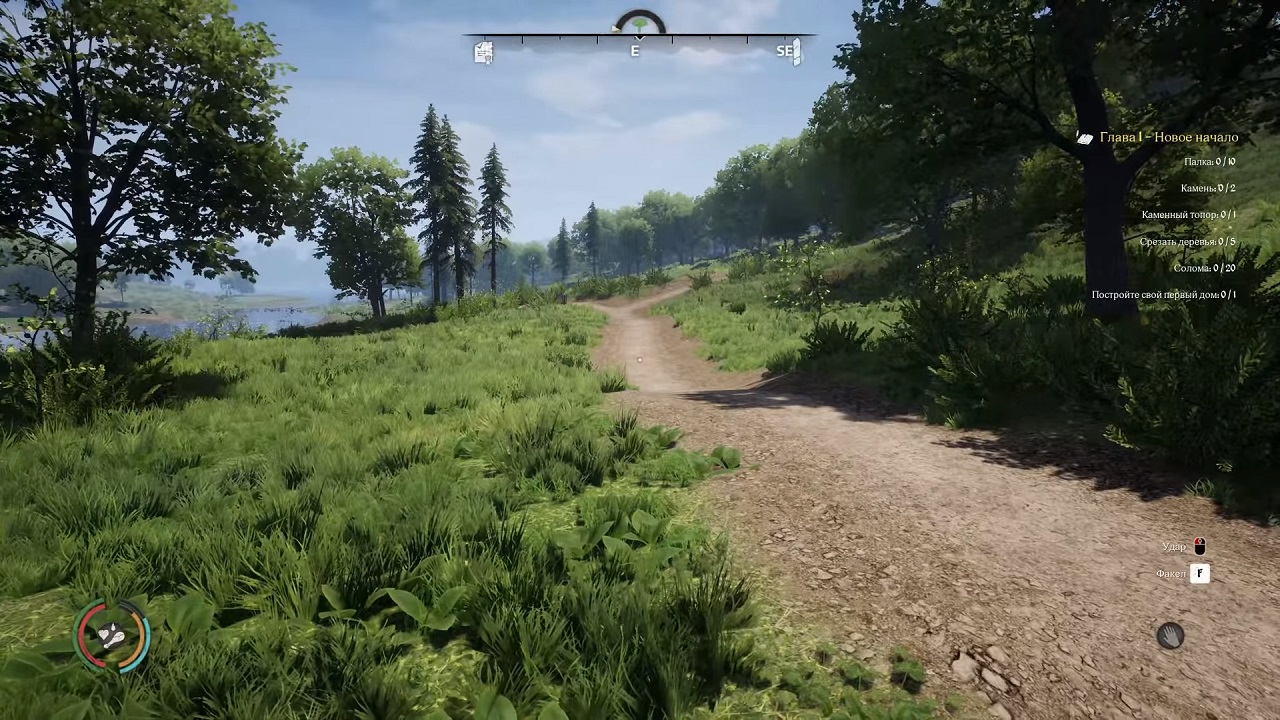Click the open hand icon

pyautogui.click(x=1170, y=635)
